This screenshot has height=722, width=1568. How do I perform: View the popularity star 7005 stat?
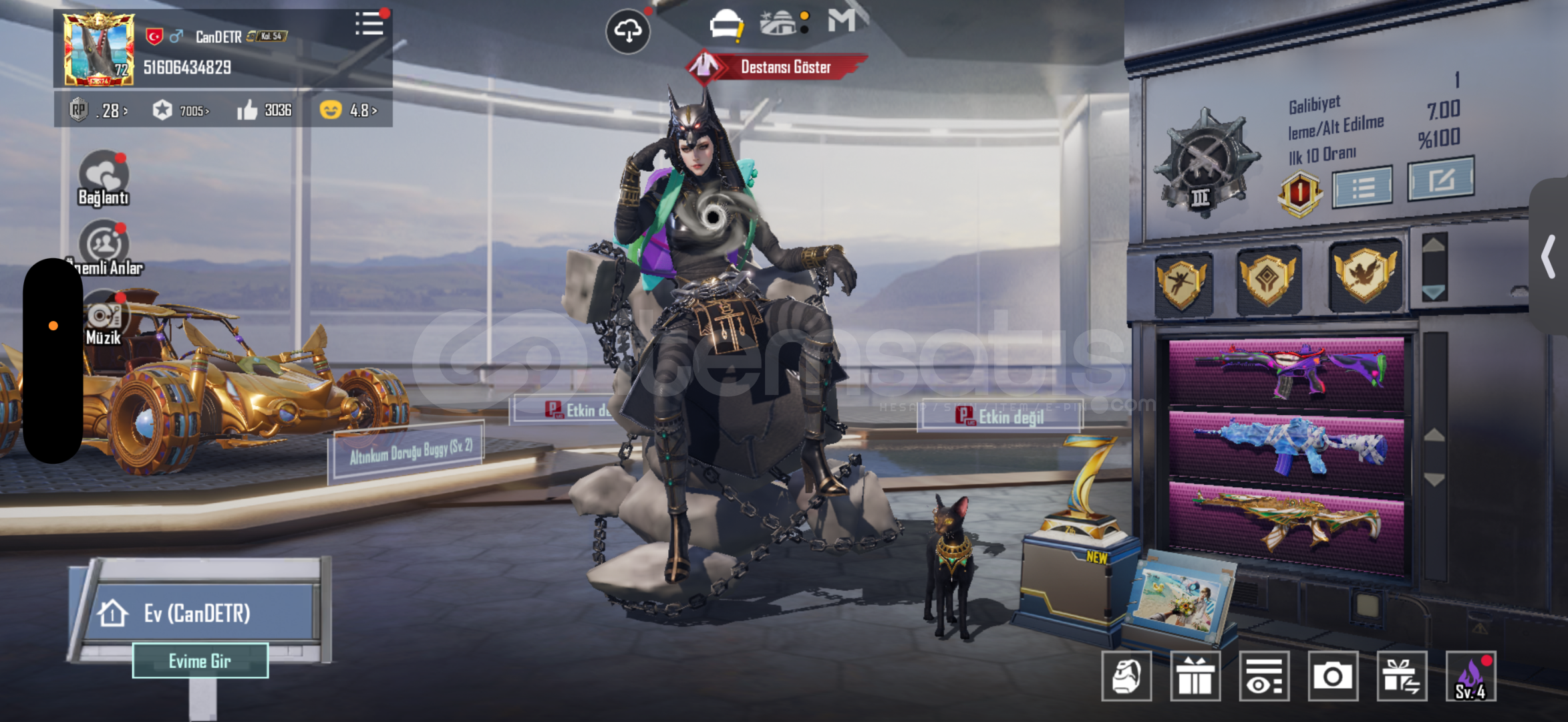click(x=180, y=110)
